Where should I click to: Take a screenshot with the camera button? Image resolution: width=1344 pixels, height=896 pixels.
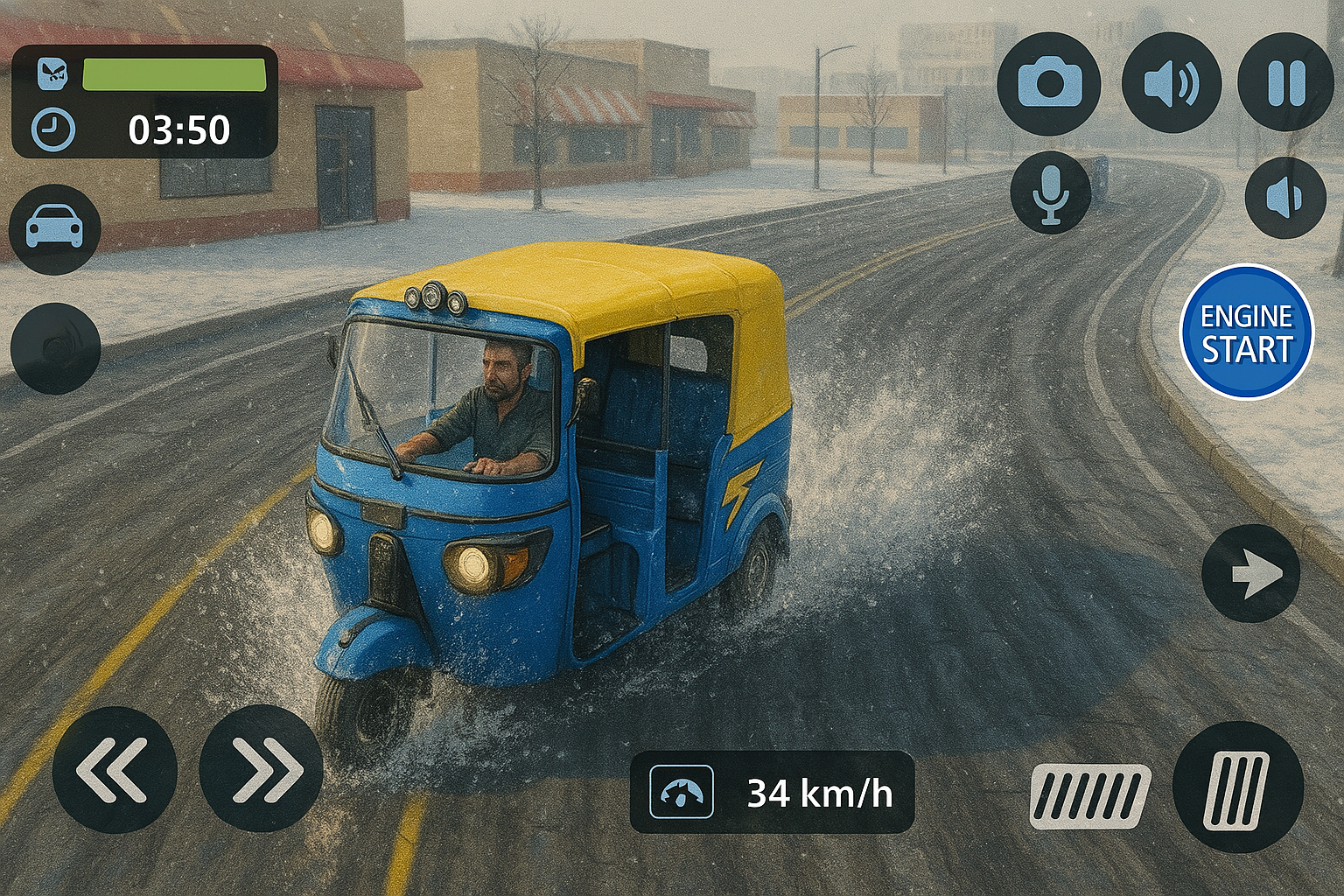click(x=1049, y=84)
